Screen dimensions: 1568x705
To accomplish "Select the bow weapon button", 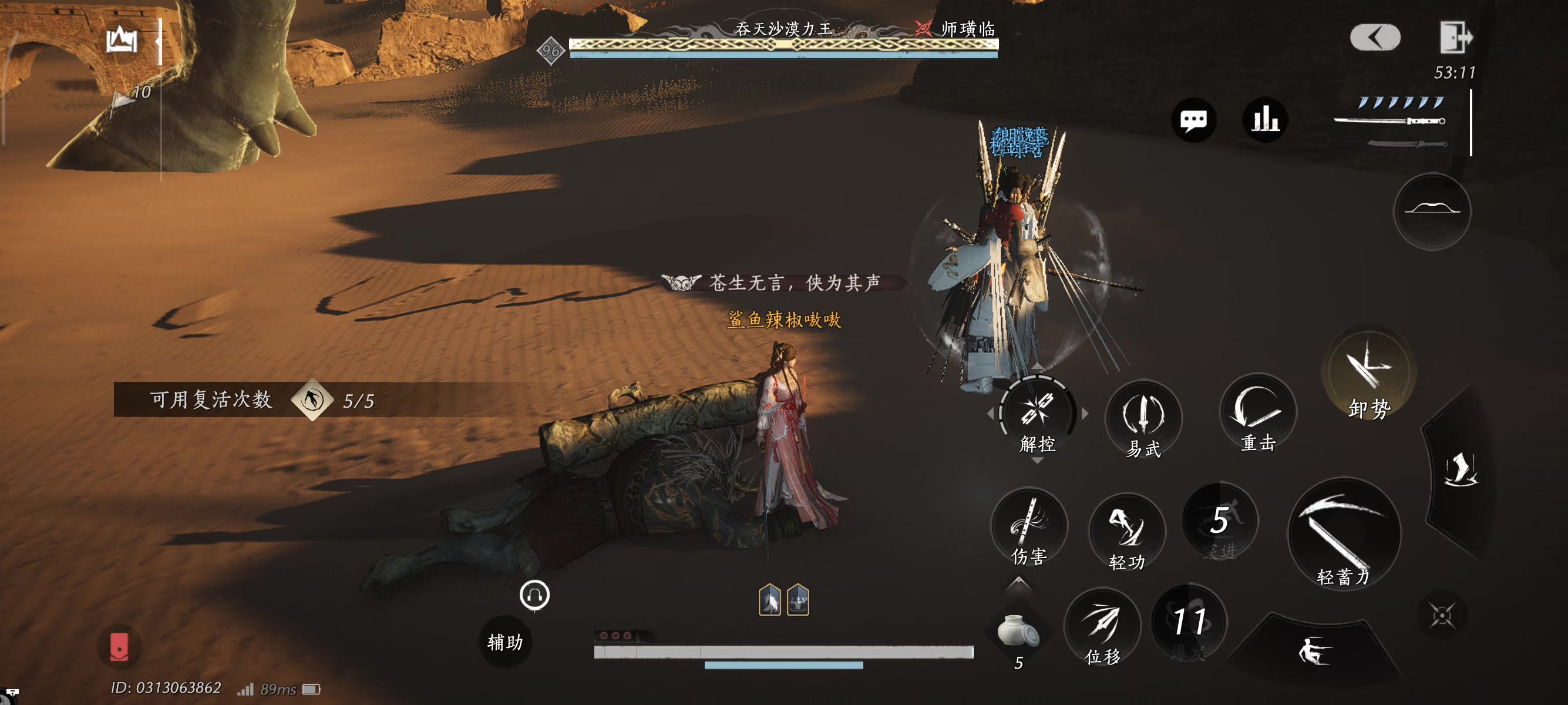I will 1432,211.
